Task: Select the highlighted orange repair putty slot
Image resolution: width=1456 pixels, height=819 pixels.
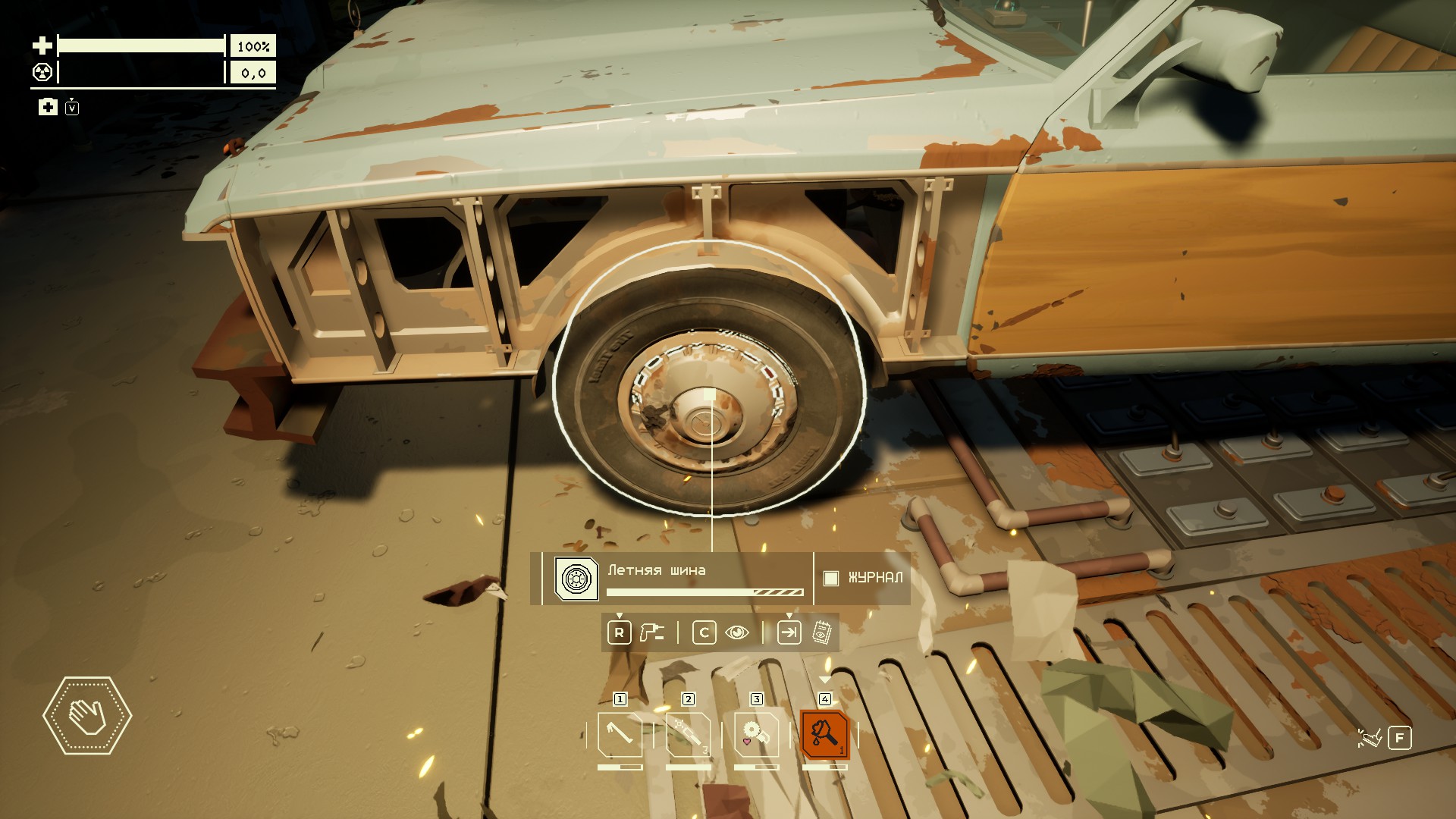Action: pyautogui.click(x=824, y=734)
